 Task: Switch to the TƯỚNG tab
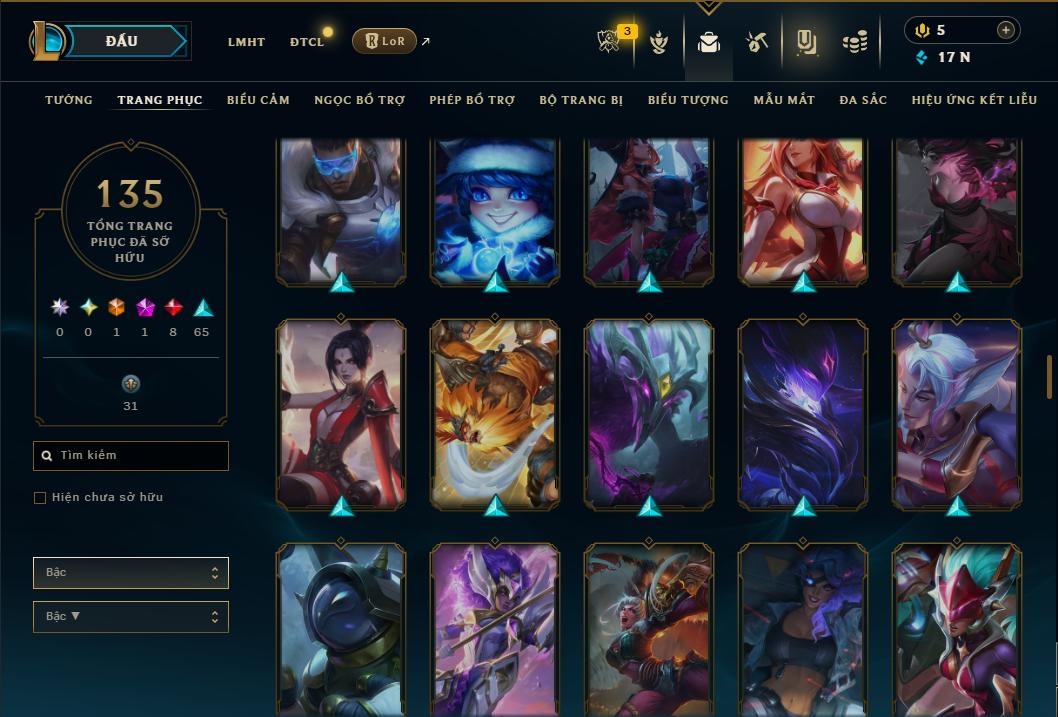69,100
